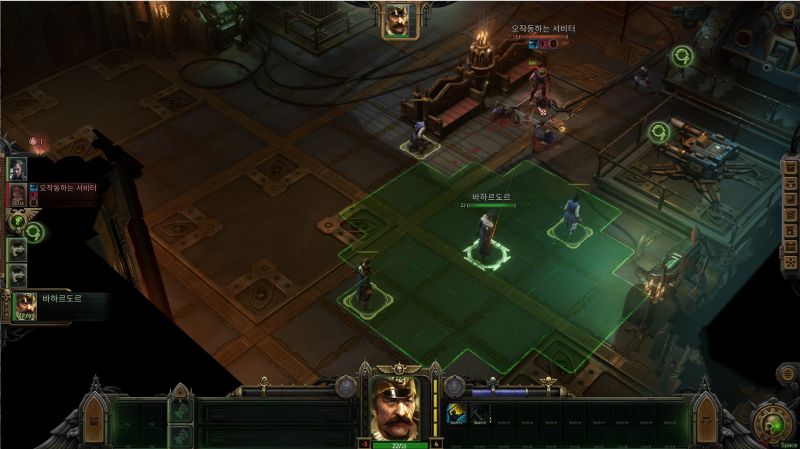Click the dark-haired companion portrait in turn order
This screenshot has width=800, height=449.
17,169
